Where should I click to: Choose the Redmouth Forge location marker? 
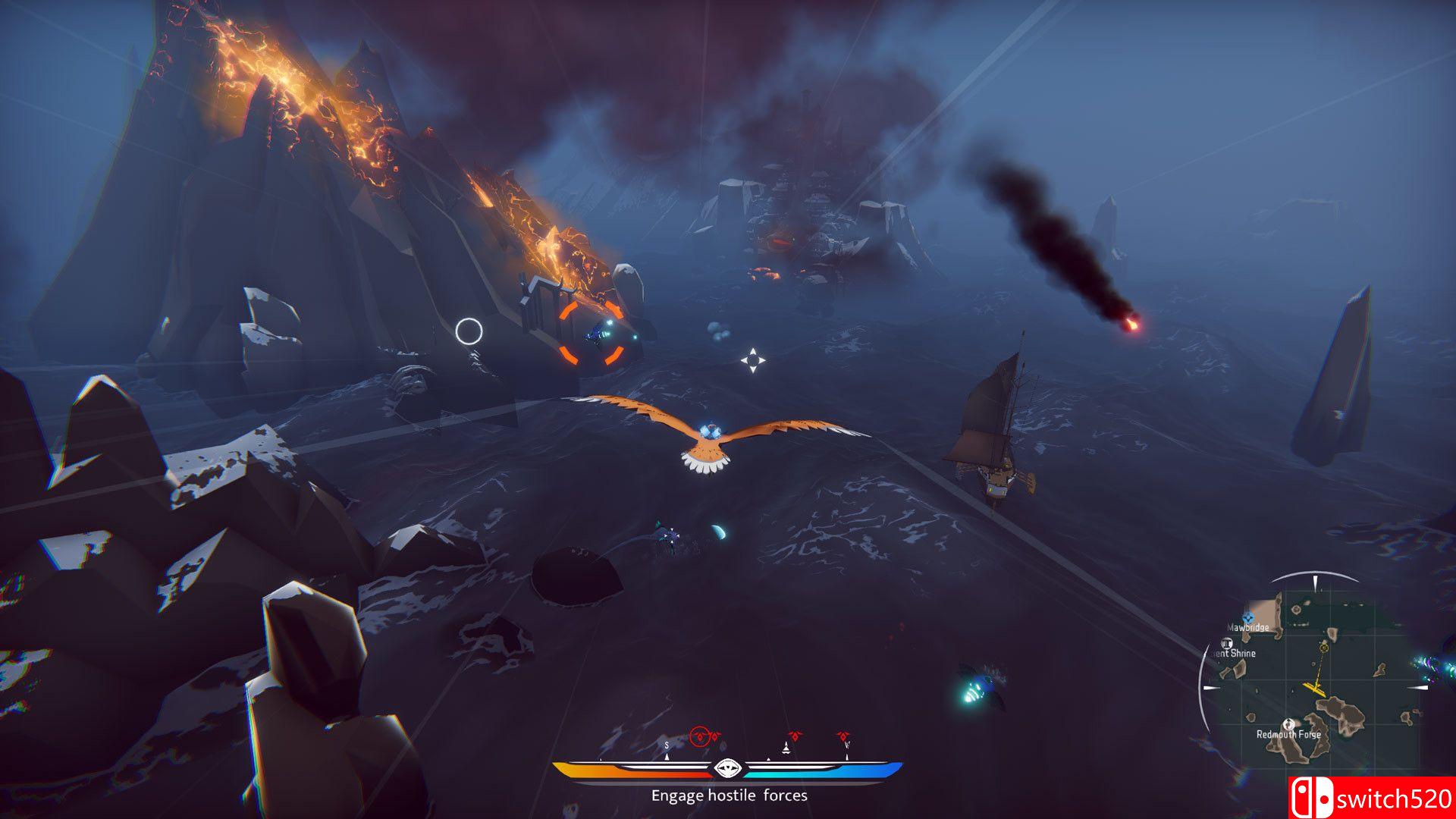coord(1288,723)
